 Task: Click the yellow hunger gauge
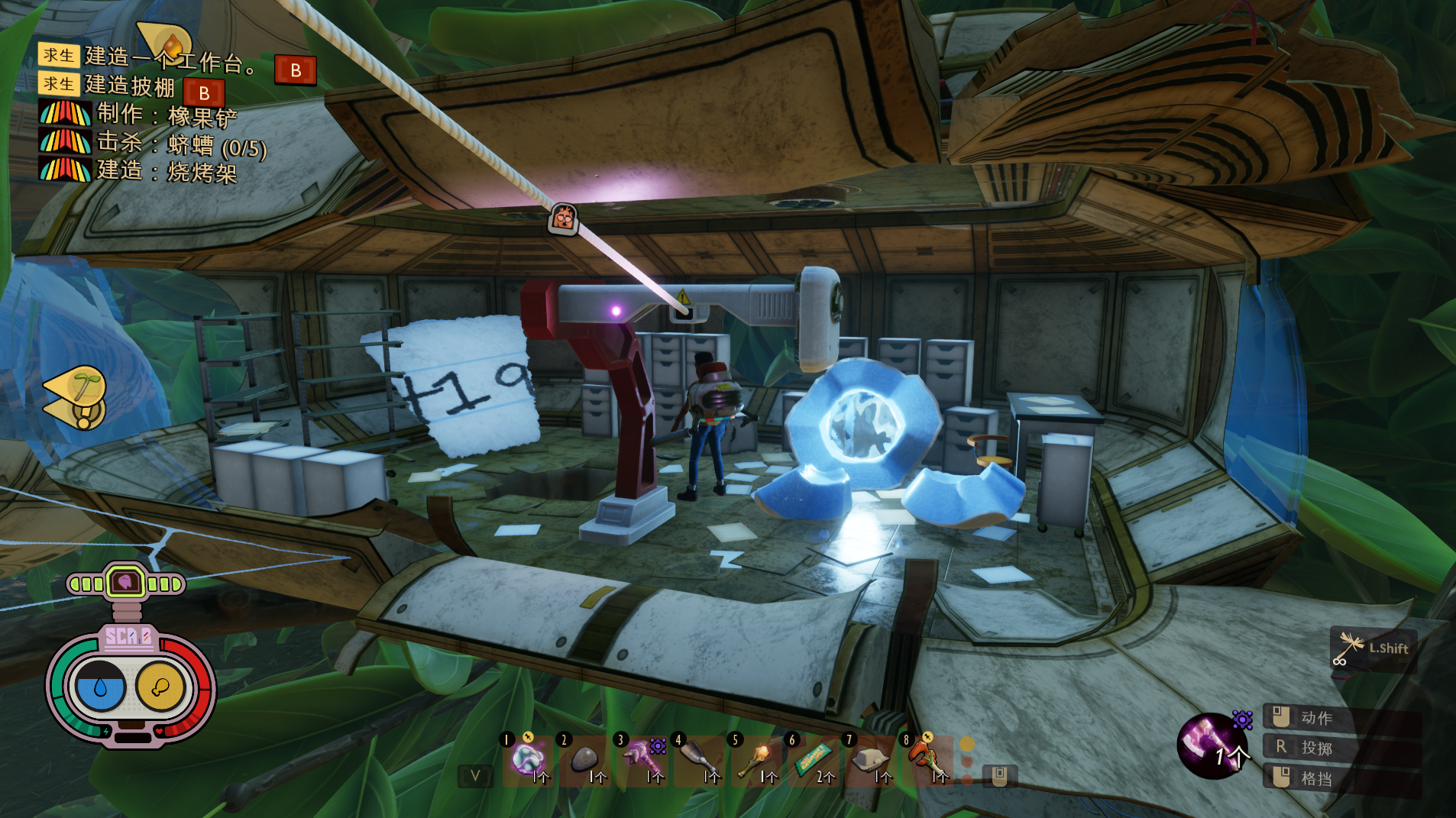160,687
